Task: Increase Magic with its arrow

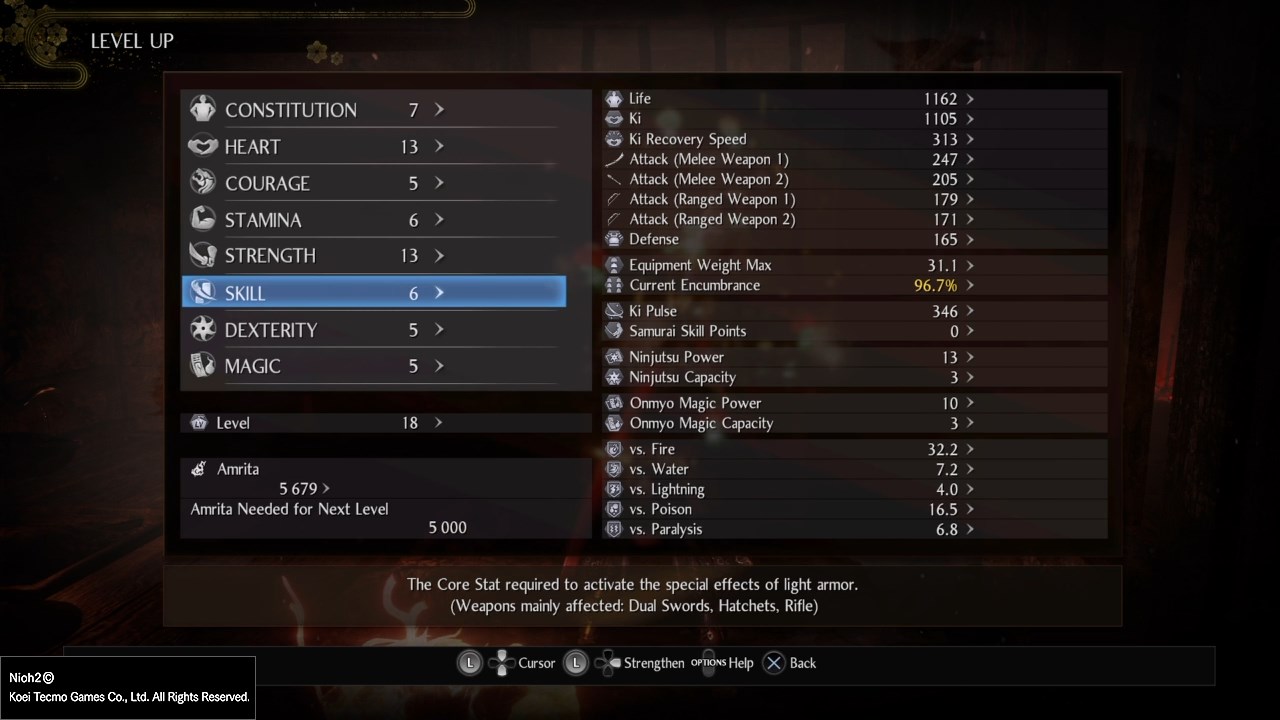Action: (439, 366)
